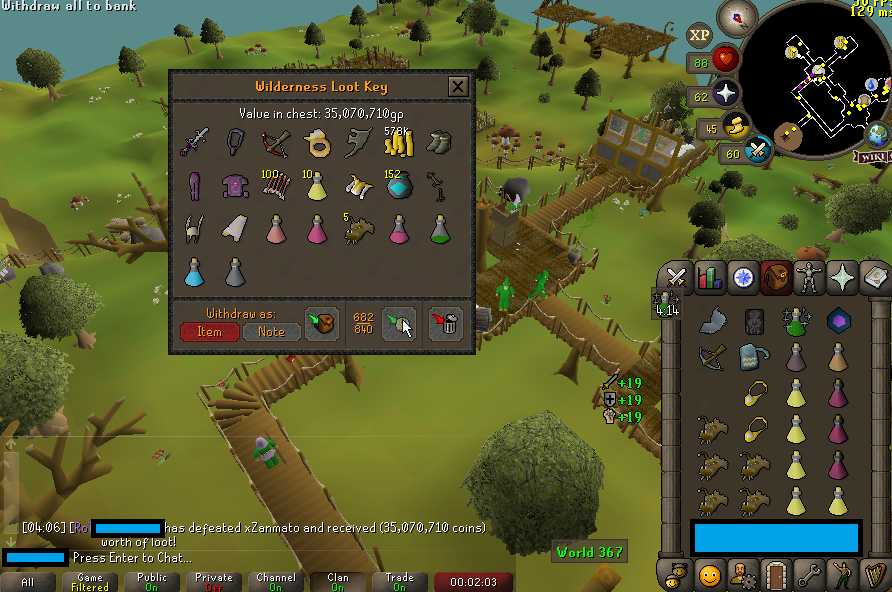Pick the winged helm in the chest

pos(191,229)
